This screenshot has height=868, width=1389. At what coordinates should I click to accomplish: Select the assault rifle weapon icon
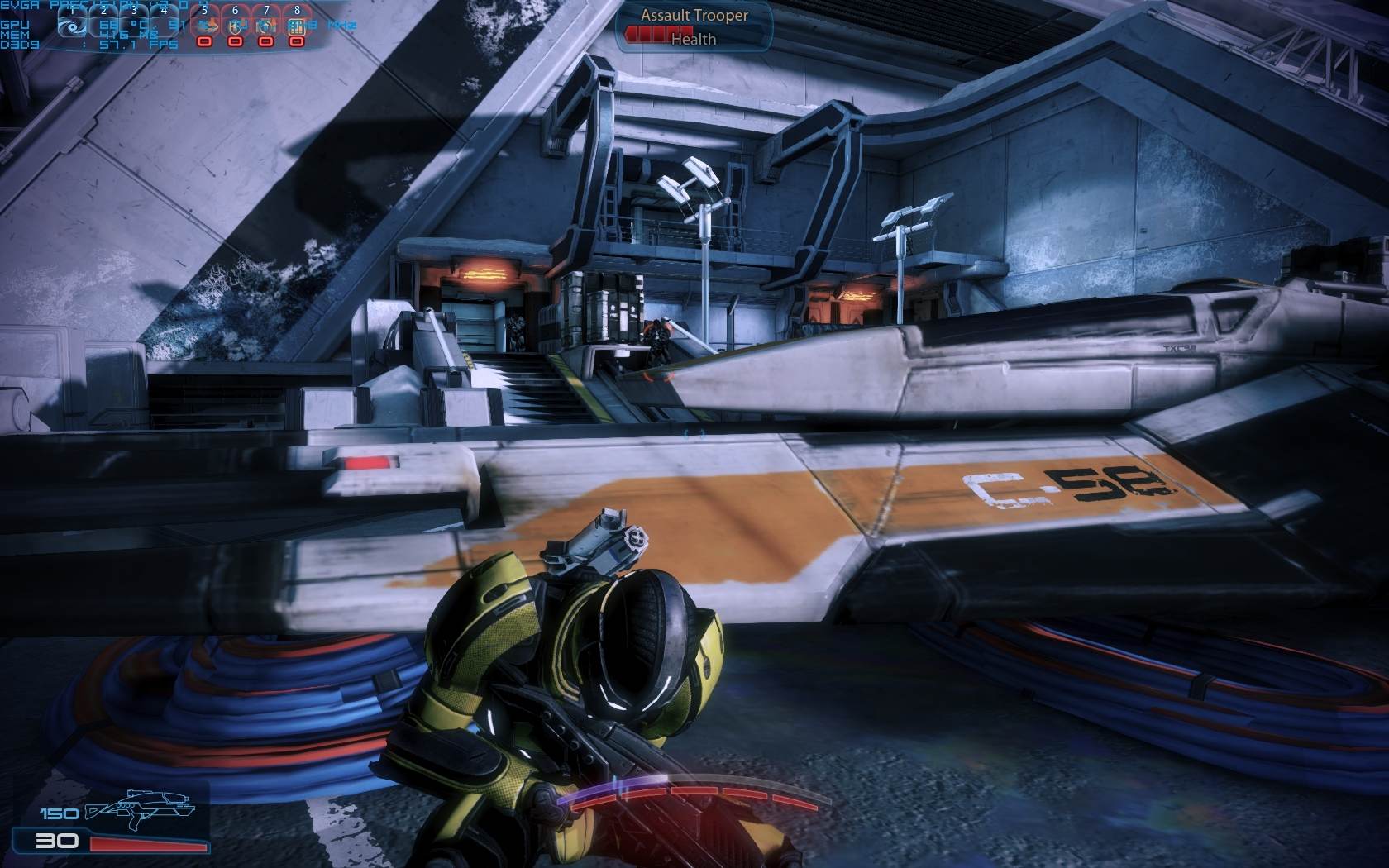pyautogui.click(x=144, y=811)
